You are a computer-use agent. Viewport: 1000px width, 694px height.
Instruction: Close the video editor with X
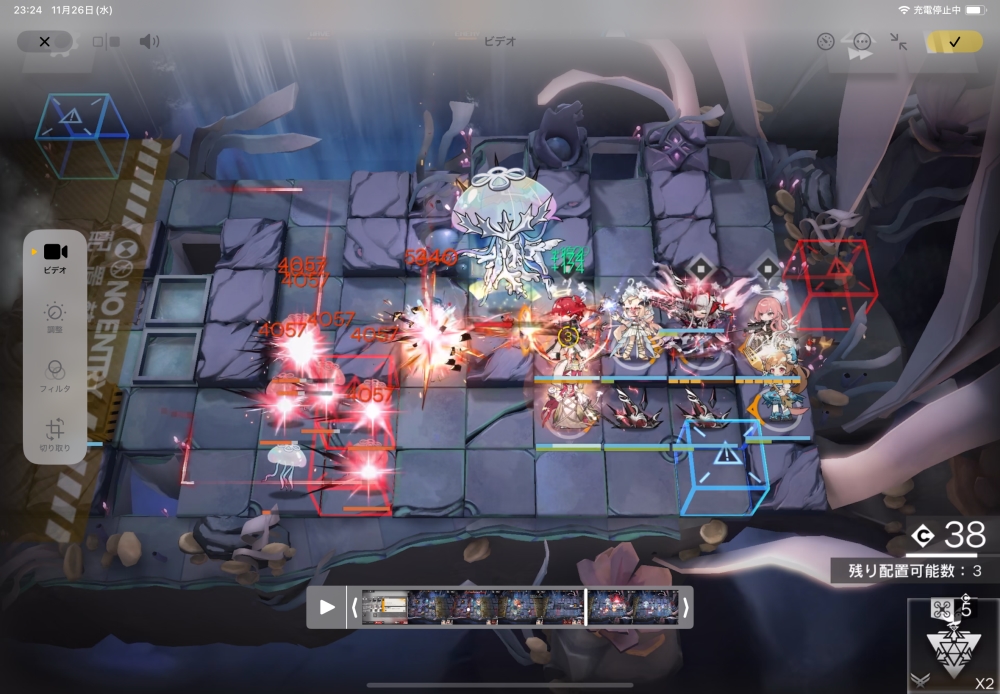[x=44, y=42]
